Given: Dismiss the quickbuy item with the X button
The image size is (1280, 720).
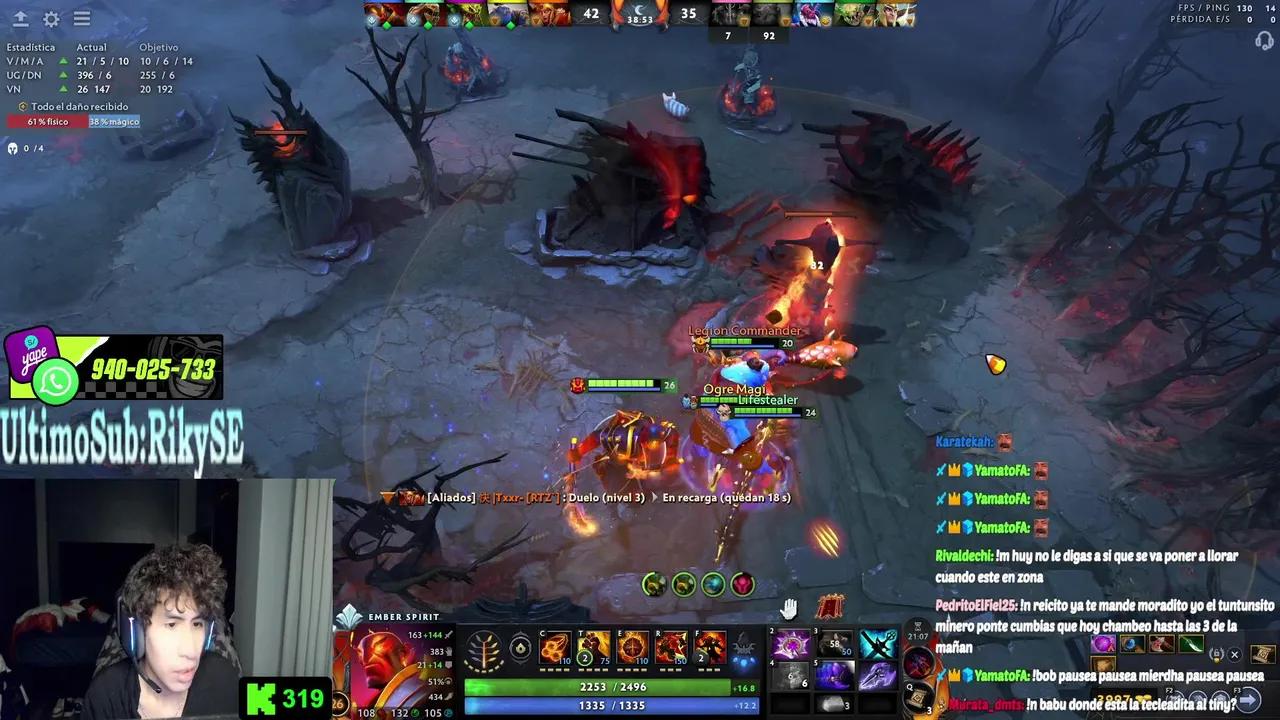Looking at the screenshot, I should pyautogui.click(x=1233, y=655).
